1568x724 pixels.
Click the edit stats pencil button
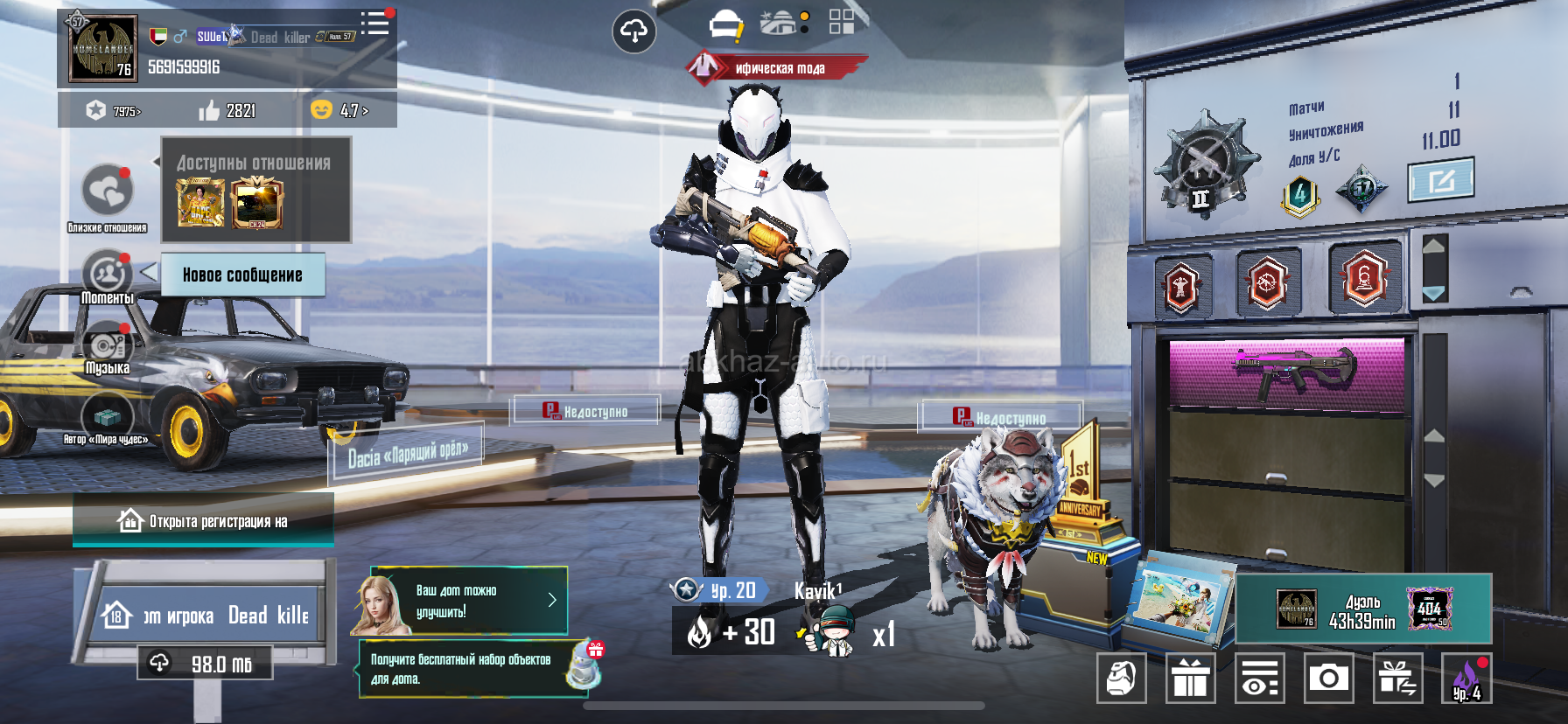[1440, 180]
